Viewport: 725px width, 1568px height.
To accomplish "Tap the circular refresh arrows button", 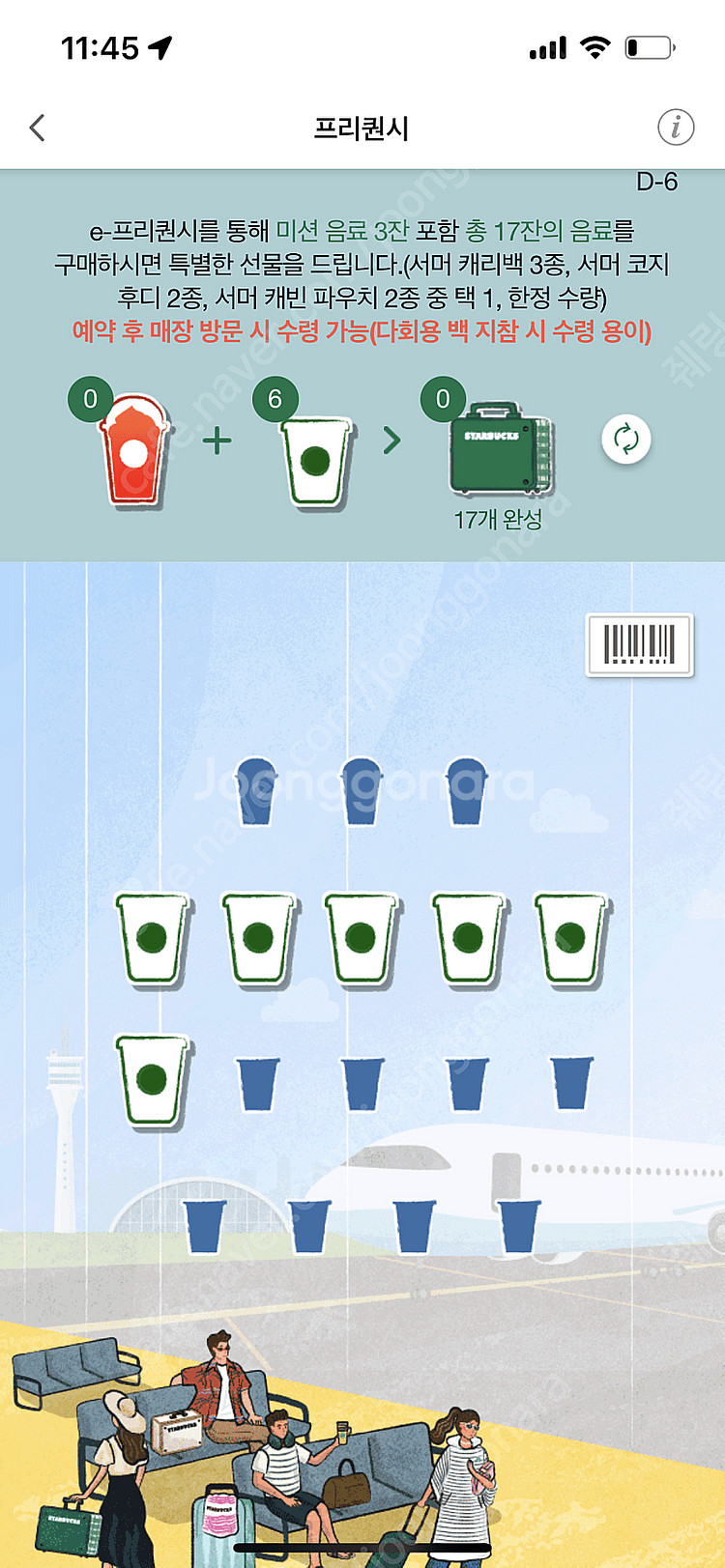I will click(625, 439).
